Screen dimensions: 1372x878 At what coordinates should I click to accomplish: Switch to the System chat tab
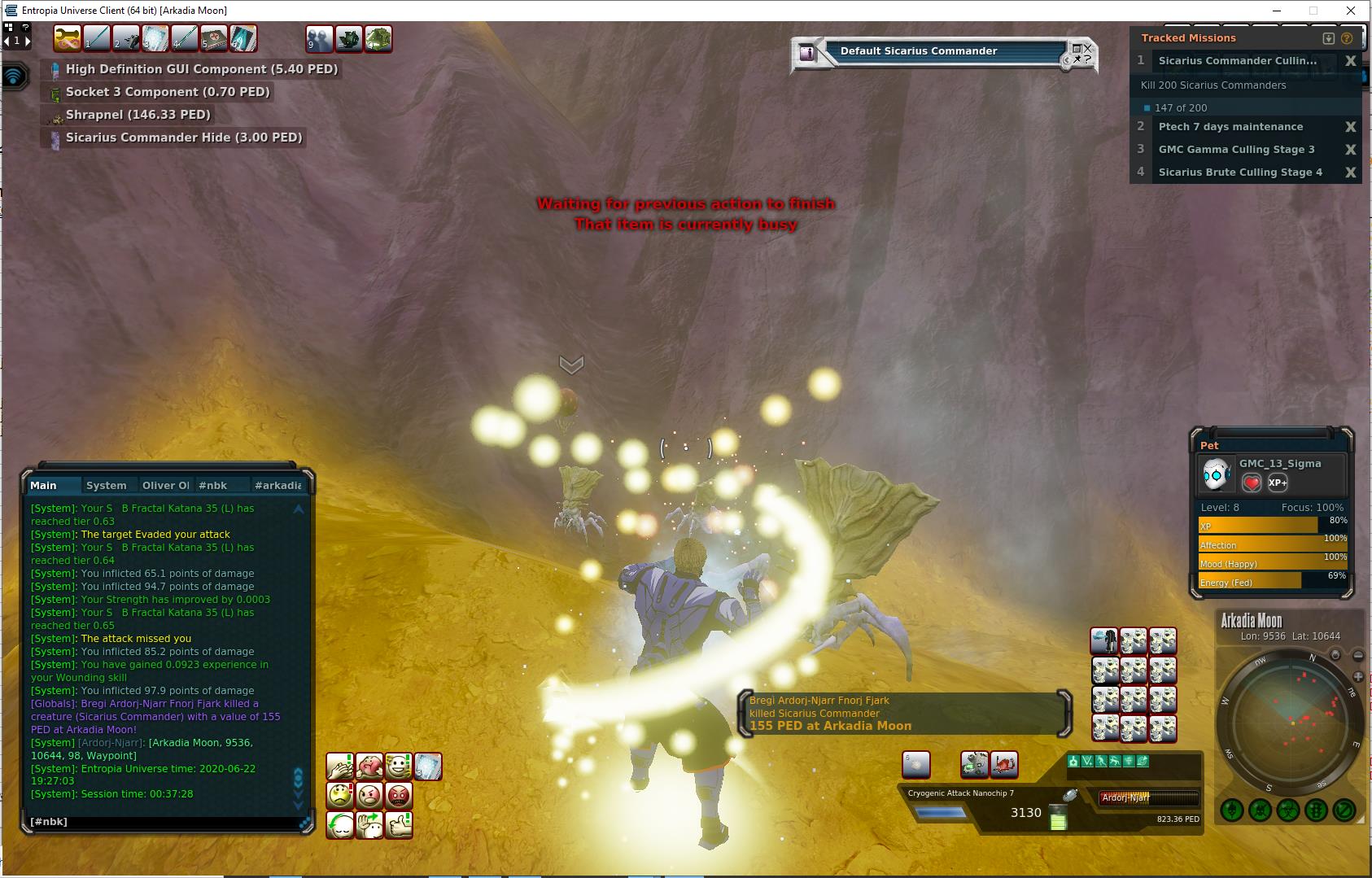click(x=106, y=485)
